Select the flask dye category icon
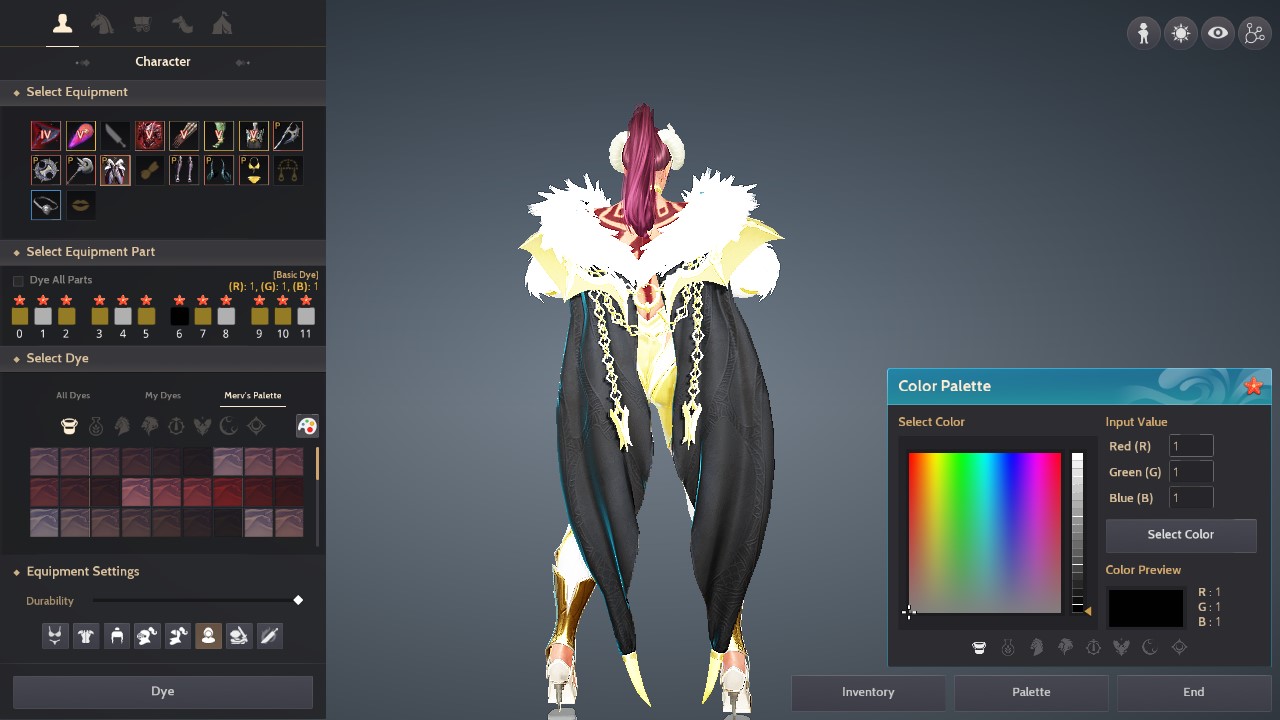Image resolution: width=1280 pixels, height=720 pixels. click(96, 425)
